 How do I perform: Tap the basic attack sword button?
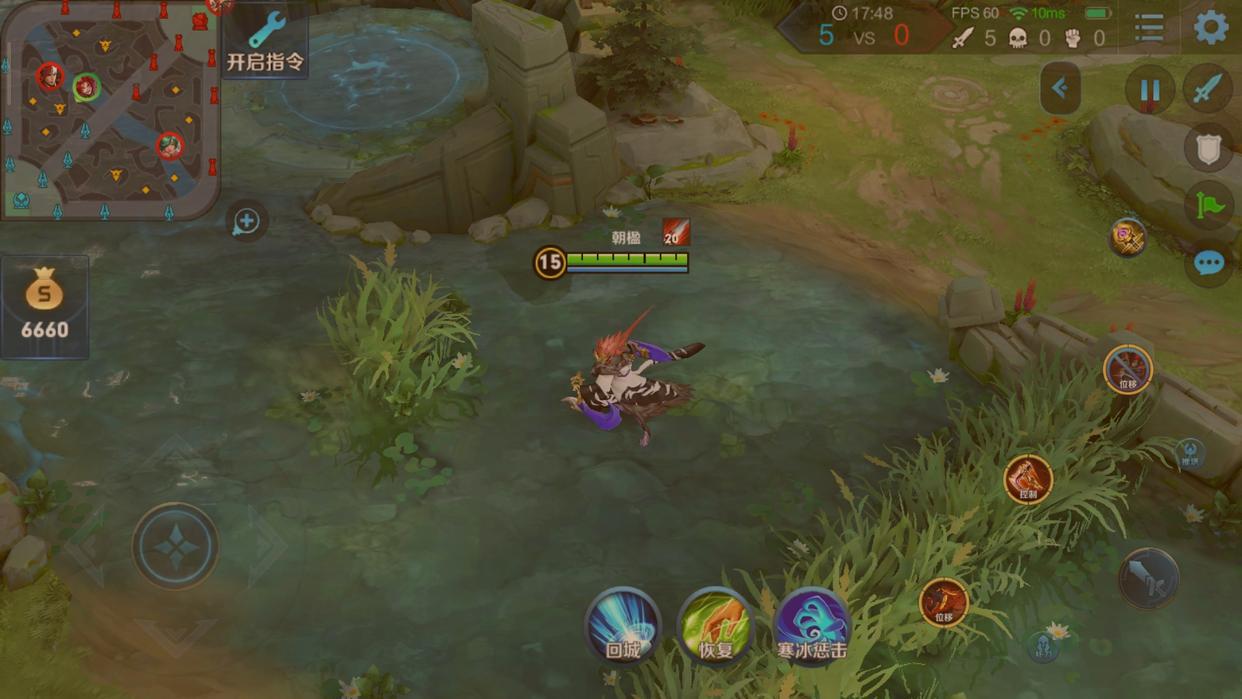(x=1148, y=578)
